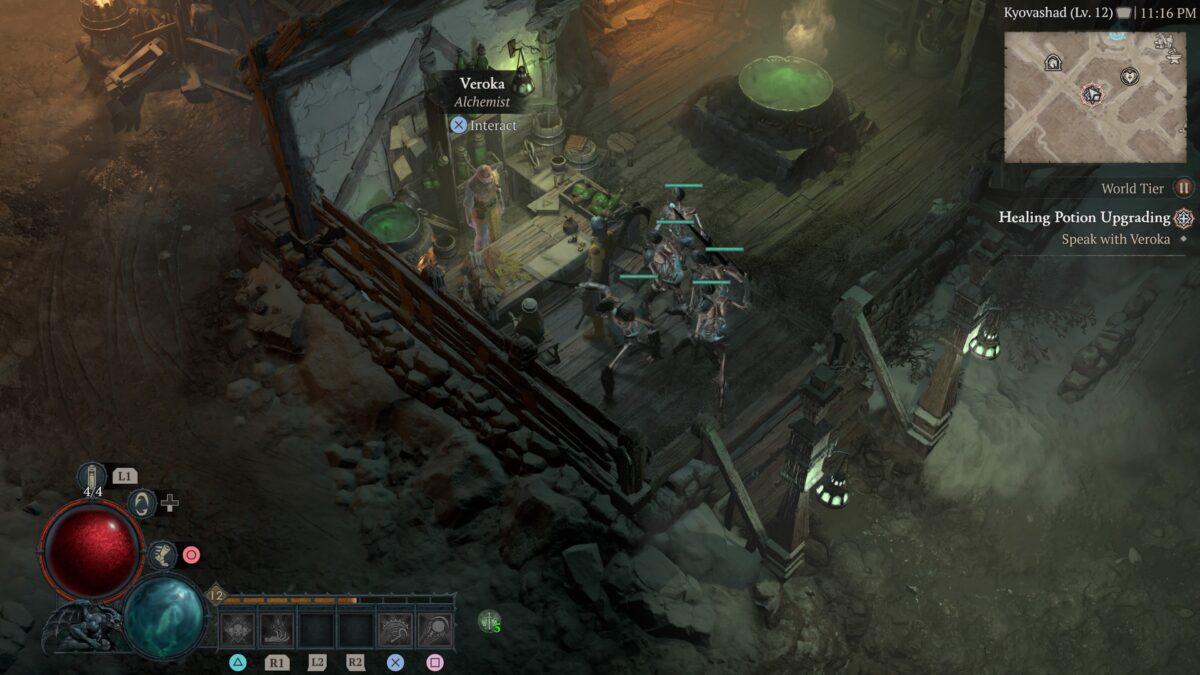Open the minimap
The image size is (1200, 675).
tap(1094, 97)
